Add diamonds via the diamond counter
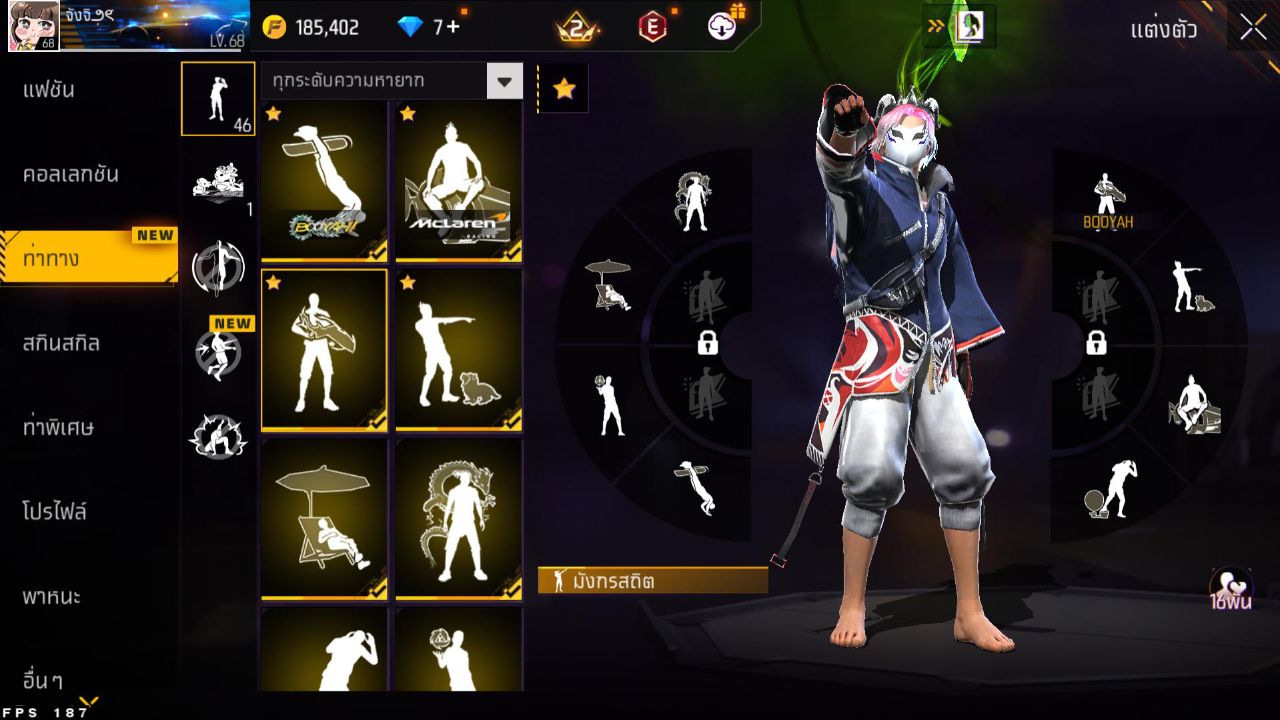Image resolution: width=1280 pixels, height=720 pixels. tap(428, 27)
